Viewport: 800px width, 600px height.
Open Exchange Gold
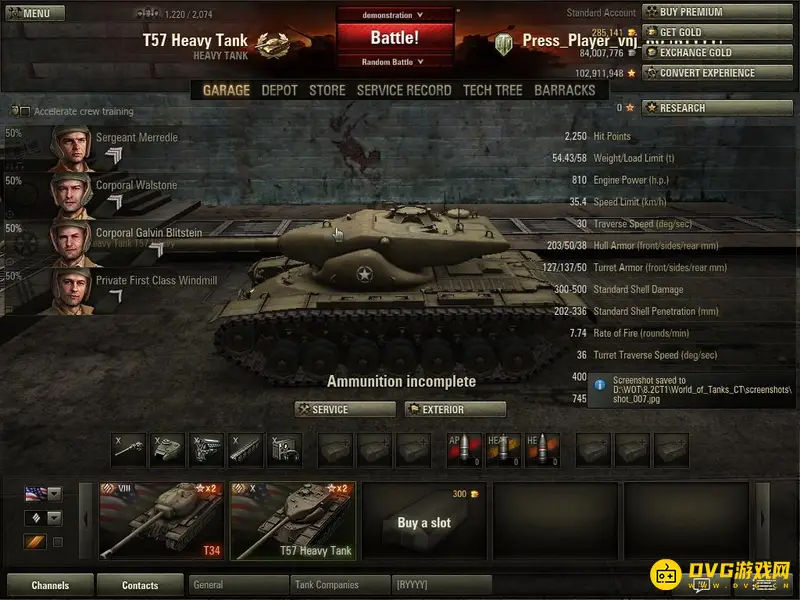(695, 52)
